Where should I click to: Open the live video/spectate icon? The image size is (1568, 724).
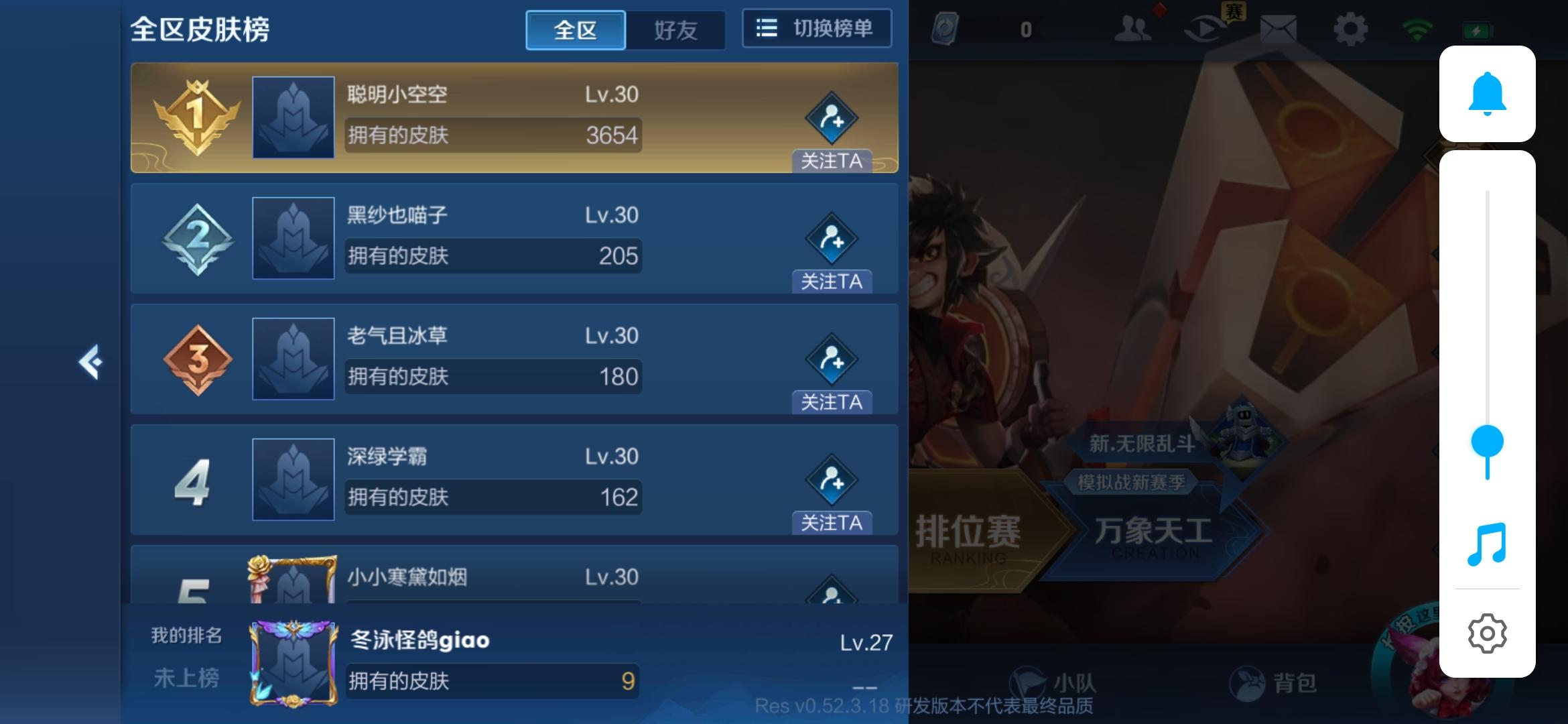pos(1206,29)
